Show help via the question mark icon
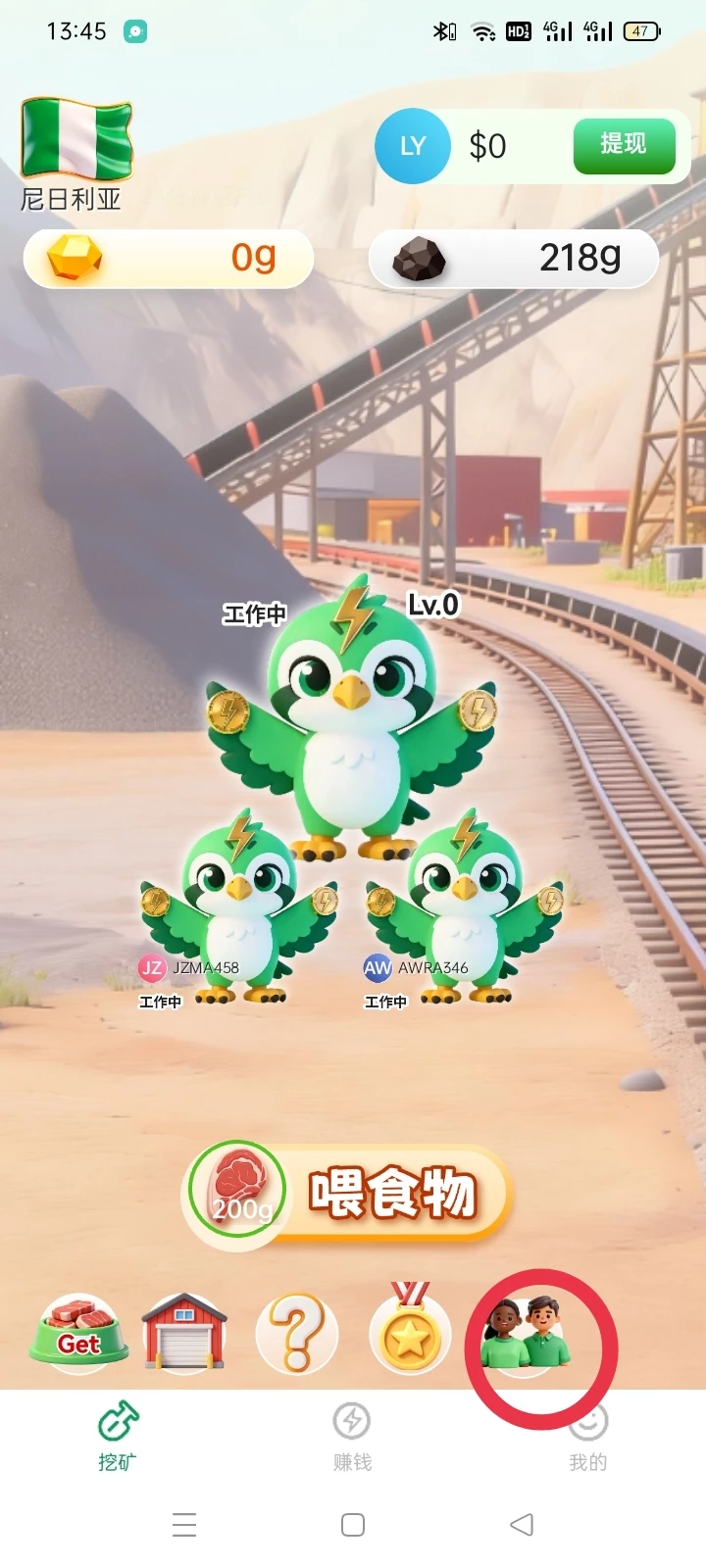Screen dimensions: 706x1568 (297, 1333)
